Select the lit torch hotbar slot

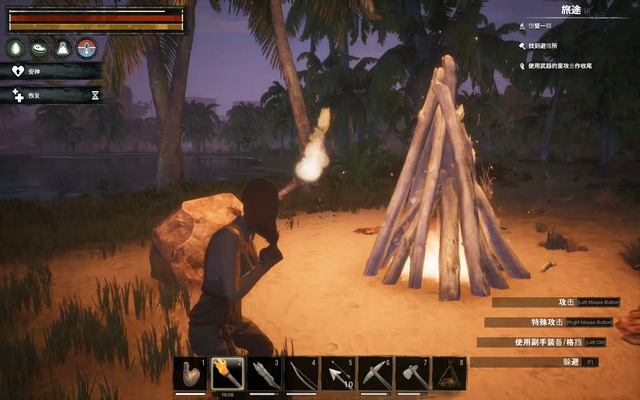click(227, 374)
